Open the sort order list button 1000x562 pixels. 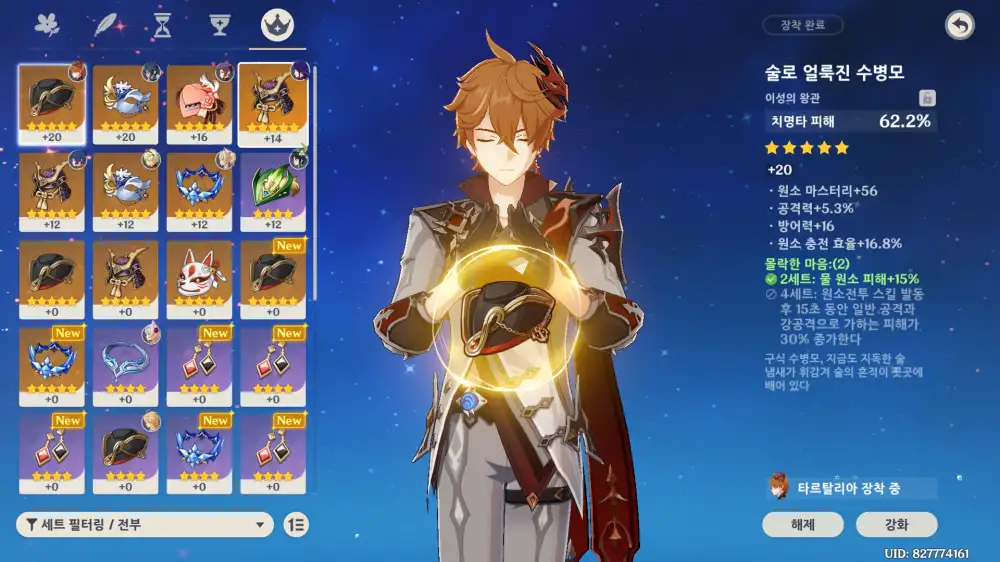pos(296,524)
